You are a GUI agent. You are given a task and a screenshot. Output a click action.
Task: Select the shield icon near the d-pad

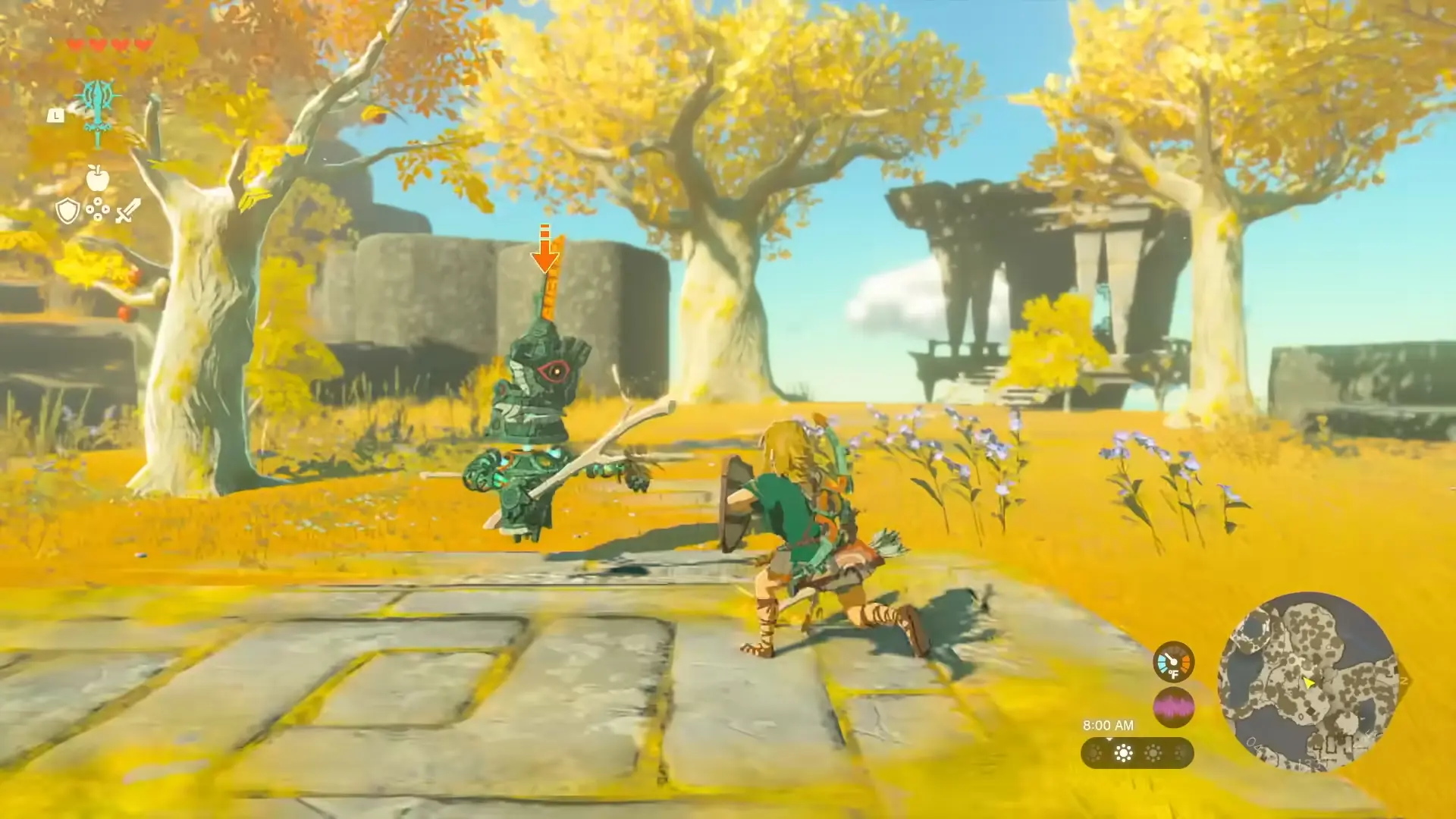67,210
